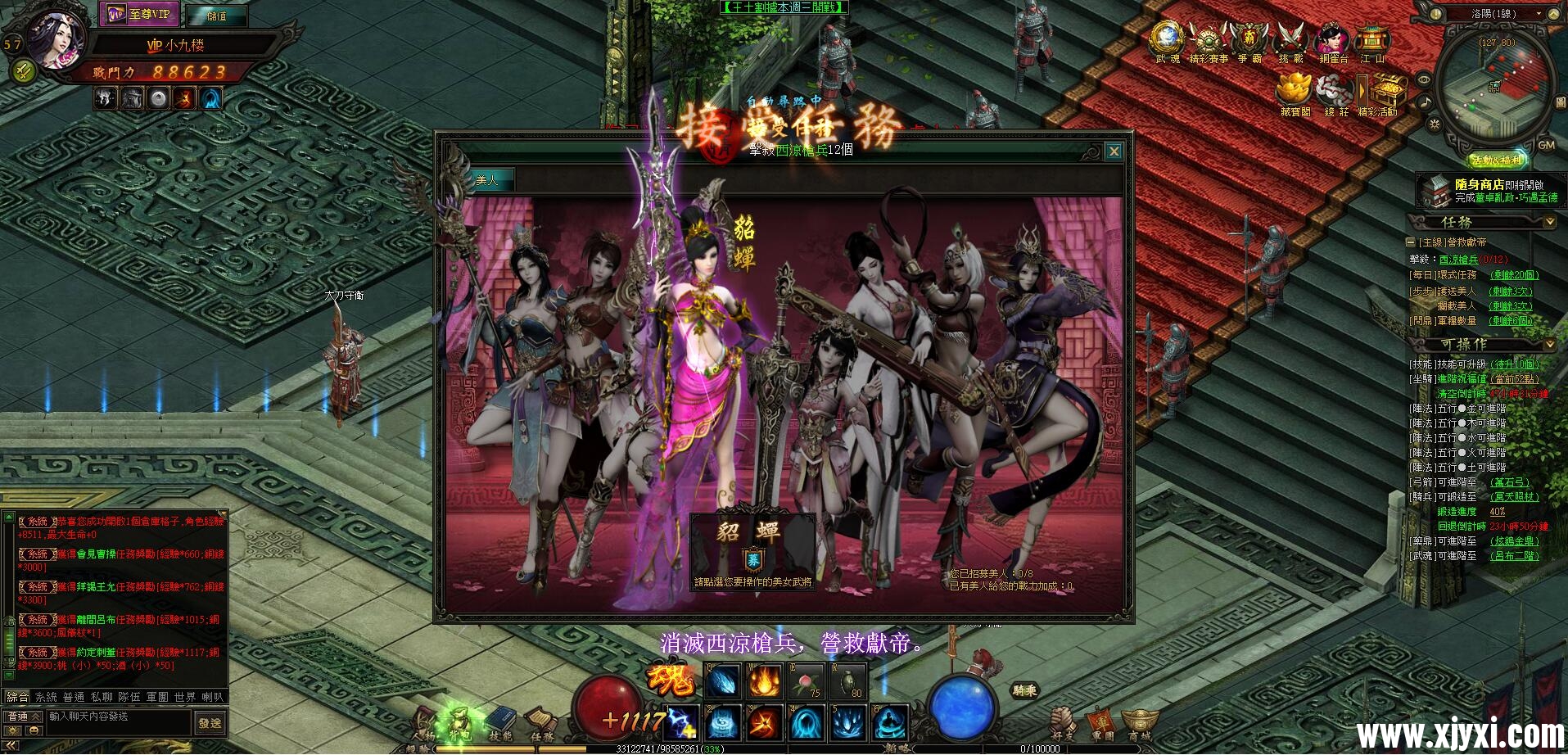The image size is (1568, 755).
Task: Cast the fire skill in slot W
Action: click(764, 681)
